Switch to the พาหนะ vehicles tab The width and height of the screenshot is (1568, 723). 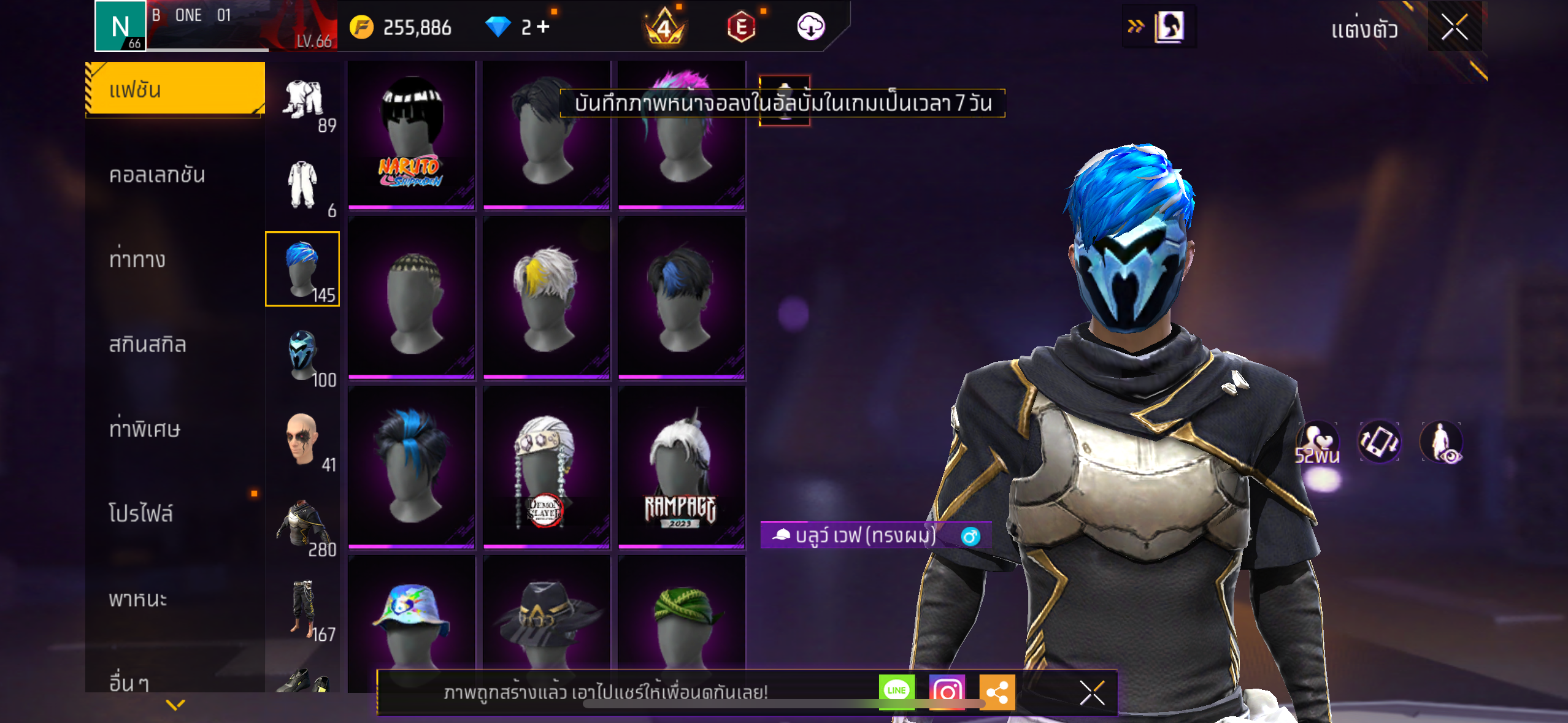(x=138, y=599)
